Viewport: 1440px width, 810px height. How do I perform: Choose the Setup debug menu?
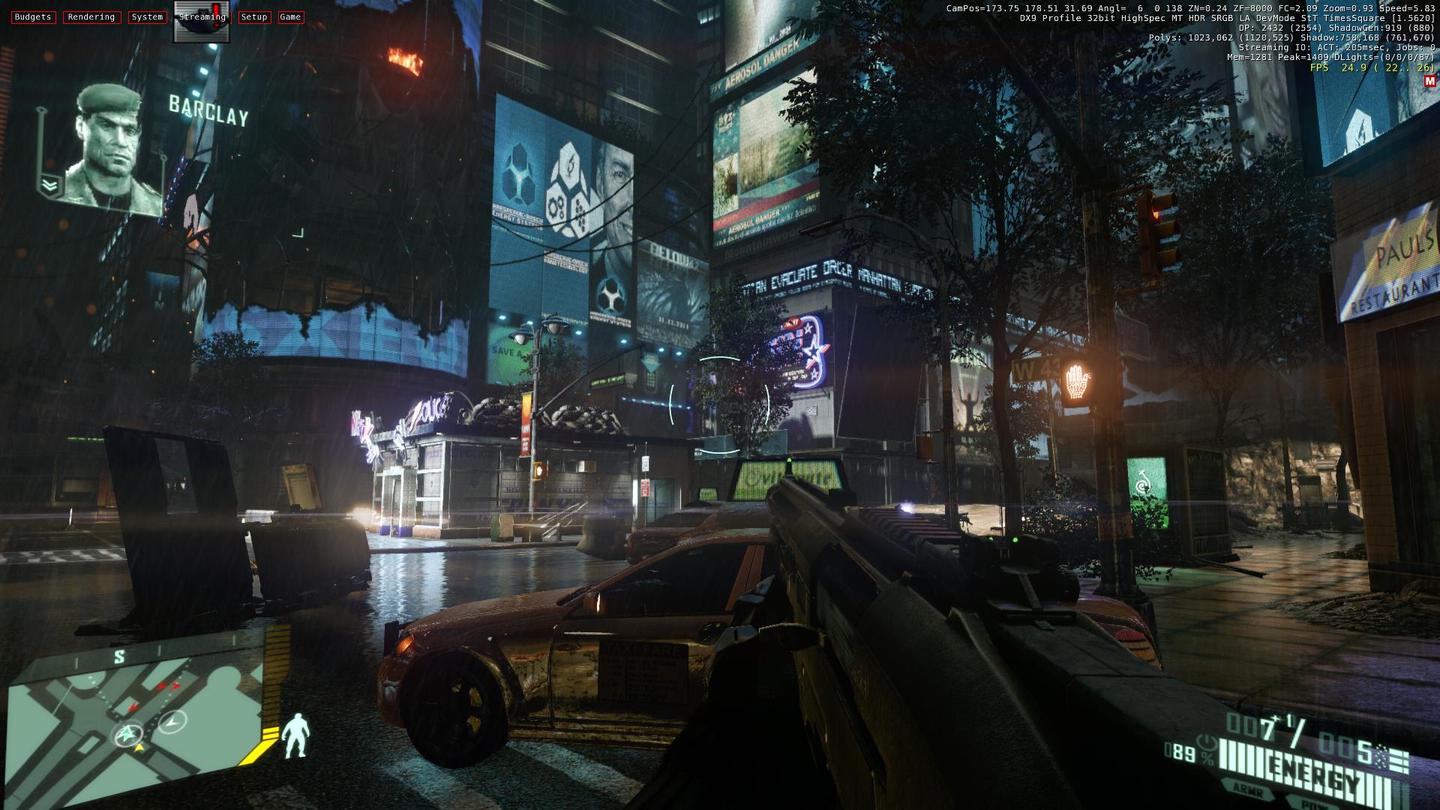coord(254,17)
